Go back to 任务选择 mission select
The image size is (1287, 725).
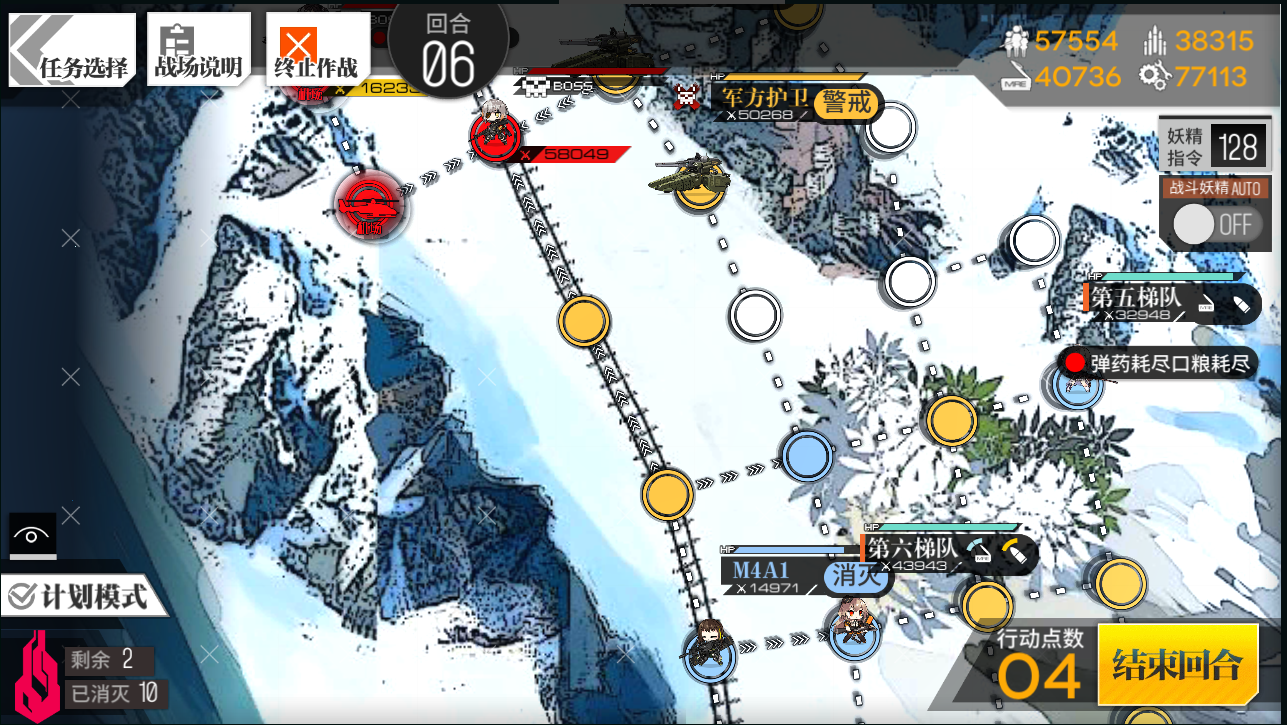72,48
